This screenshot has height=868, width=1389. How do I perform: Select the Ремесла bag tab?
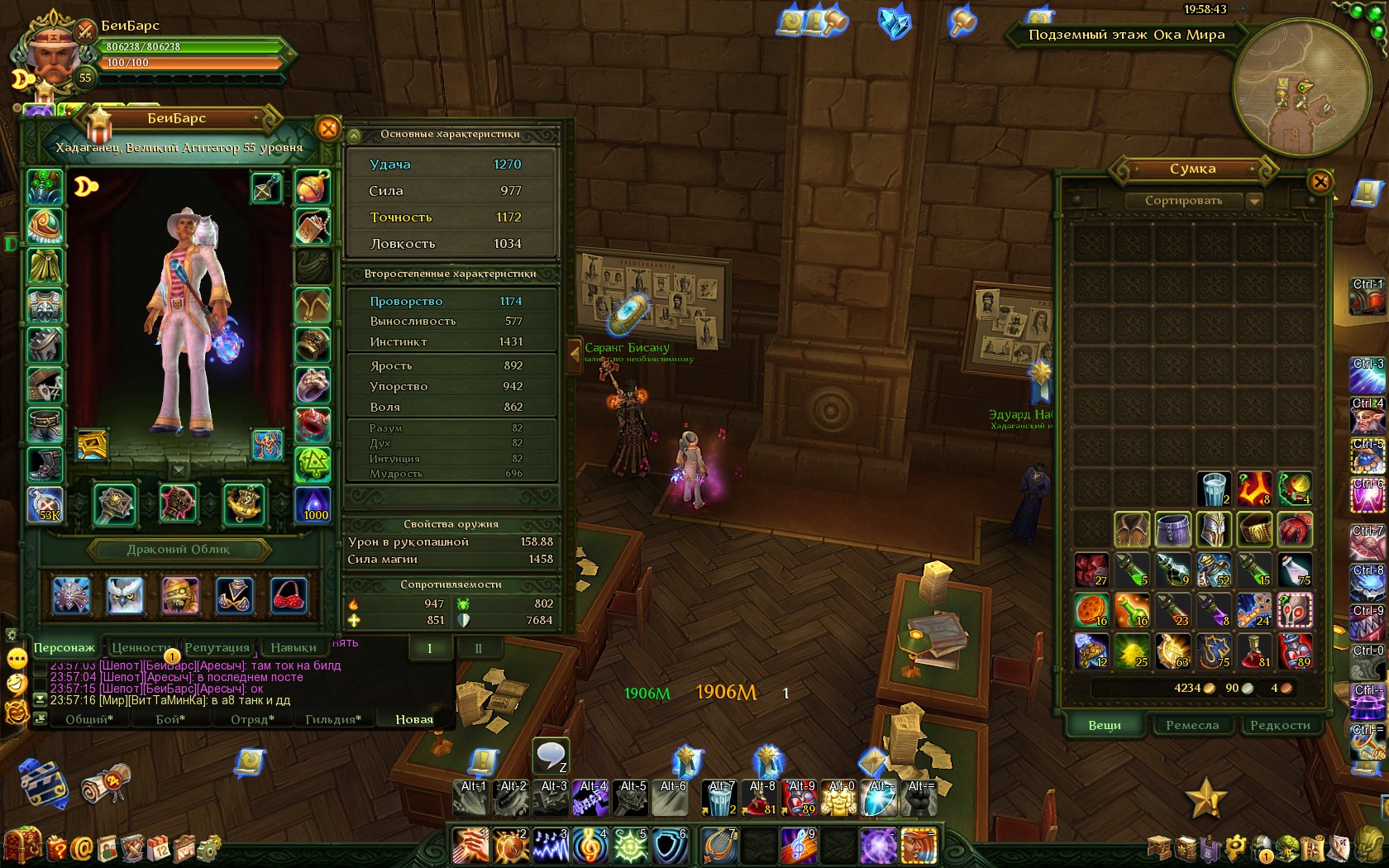(1192, 725)
